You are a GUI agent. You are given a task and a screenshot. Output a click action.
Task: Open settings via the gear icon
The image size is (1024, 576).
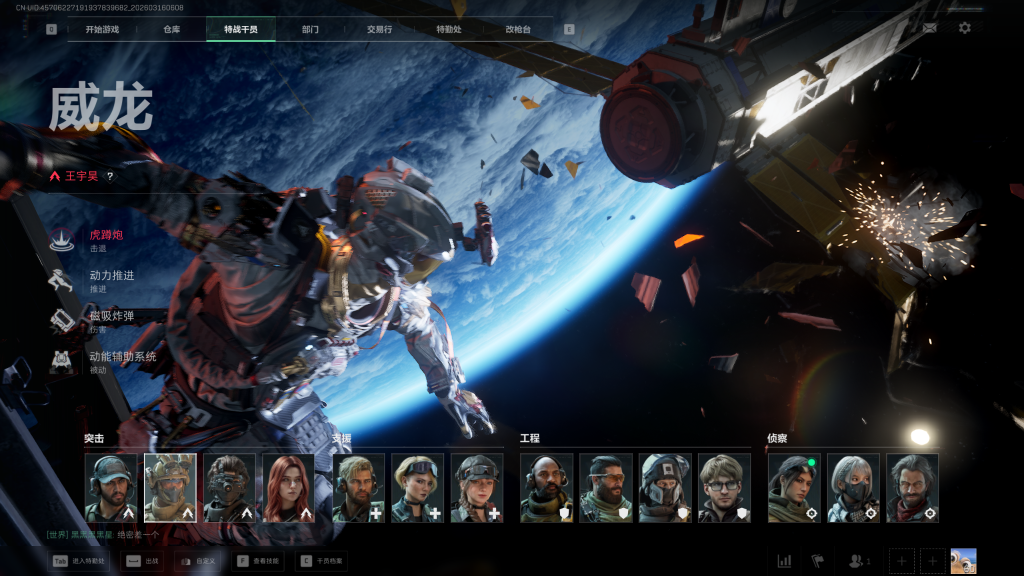point(964,28)
